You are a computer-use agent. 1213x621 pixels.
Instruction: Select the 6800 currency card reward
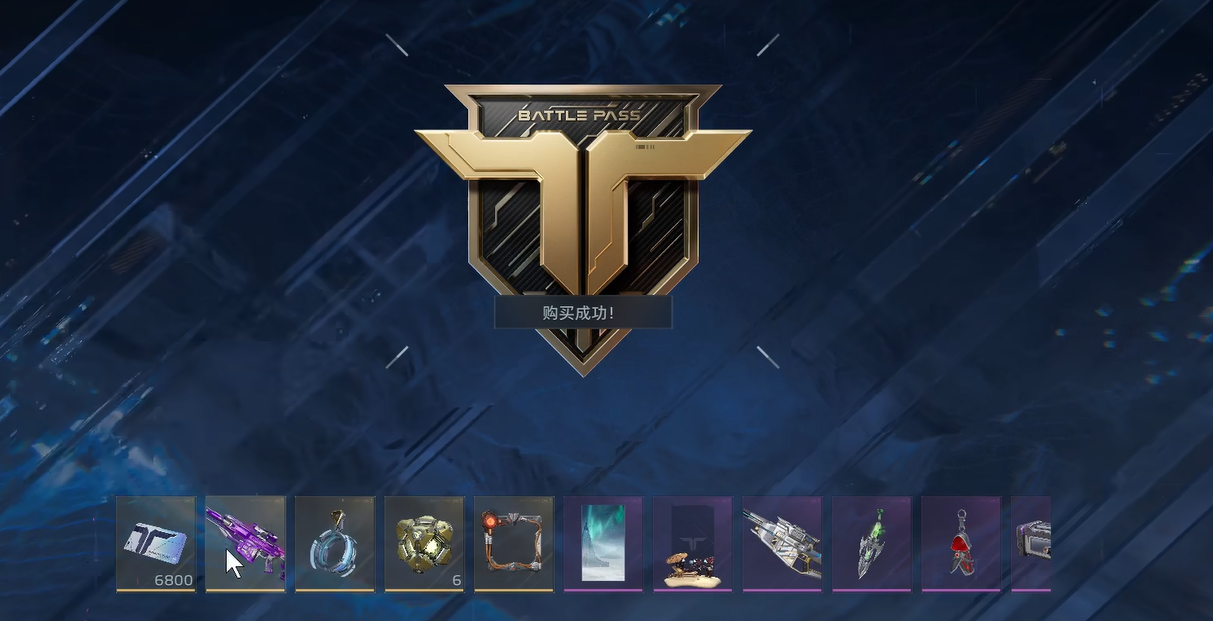[155, 543]
